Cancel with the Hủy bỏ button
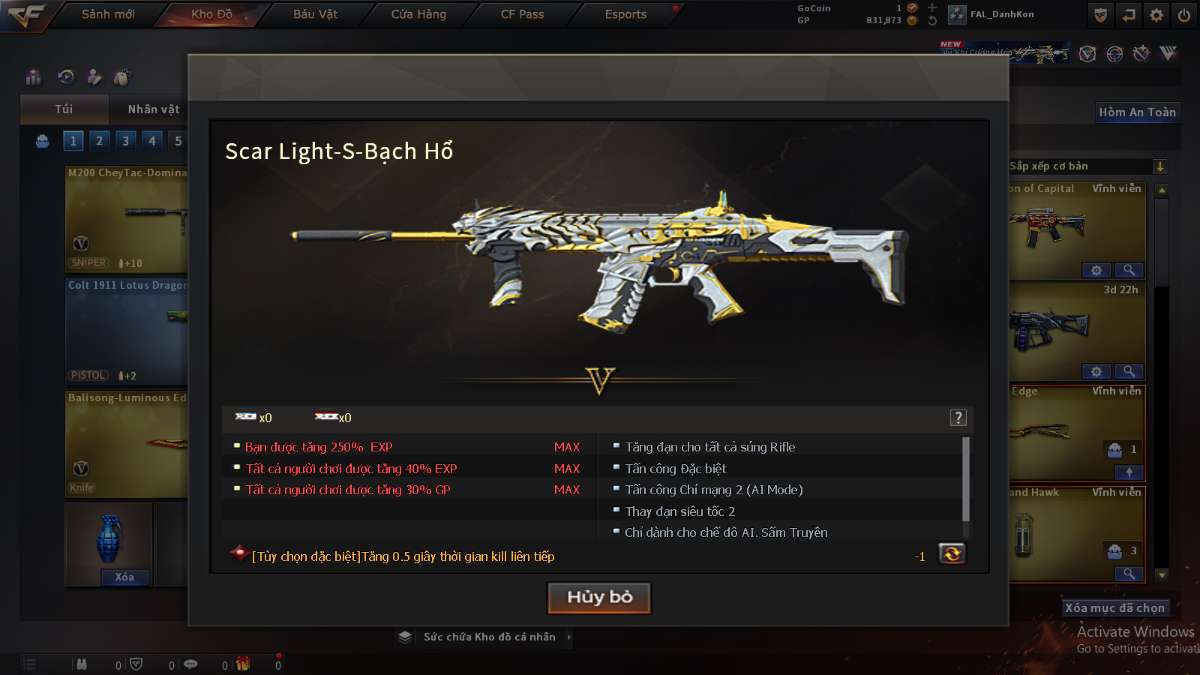 pyautogui.click(x=599, y=597)
